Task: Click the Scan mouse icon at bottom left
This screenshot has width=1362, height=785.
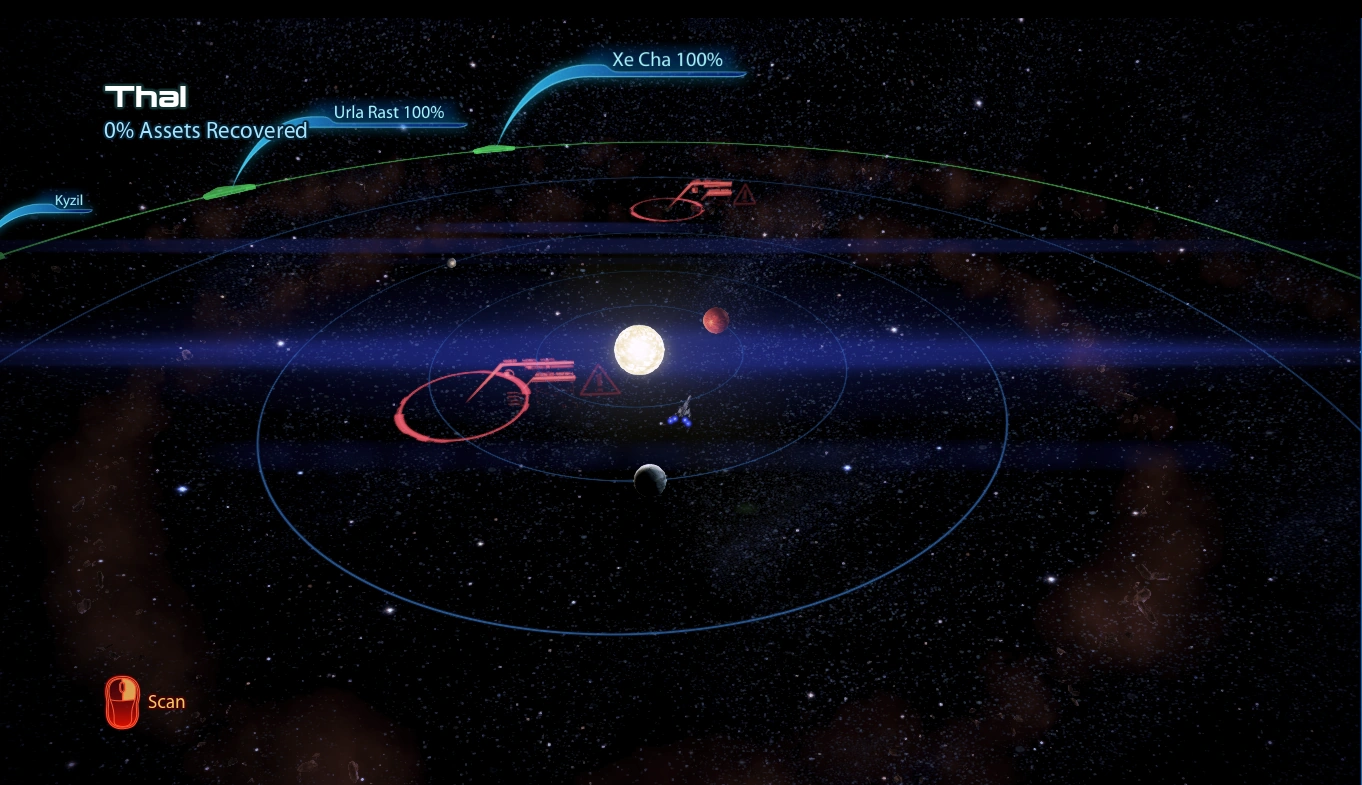Action: [122, 701]
